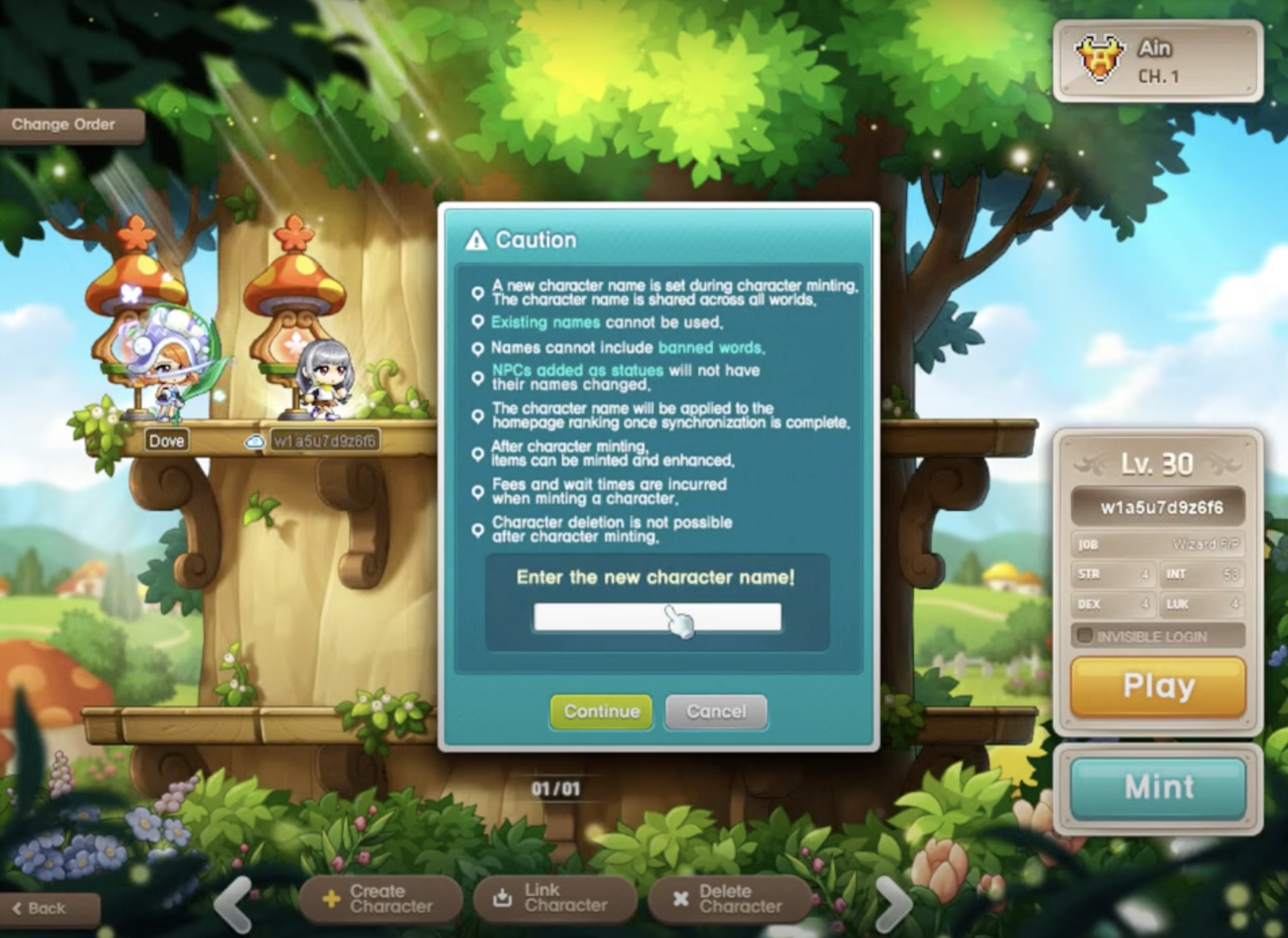The image size is (1288, 938).
Task: Toggle the Invisible Login checkbox
Action: pyautogui.click(x=1085, y=636)
